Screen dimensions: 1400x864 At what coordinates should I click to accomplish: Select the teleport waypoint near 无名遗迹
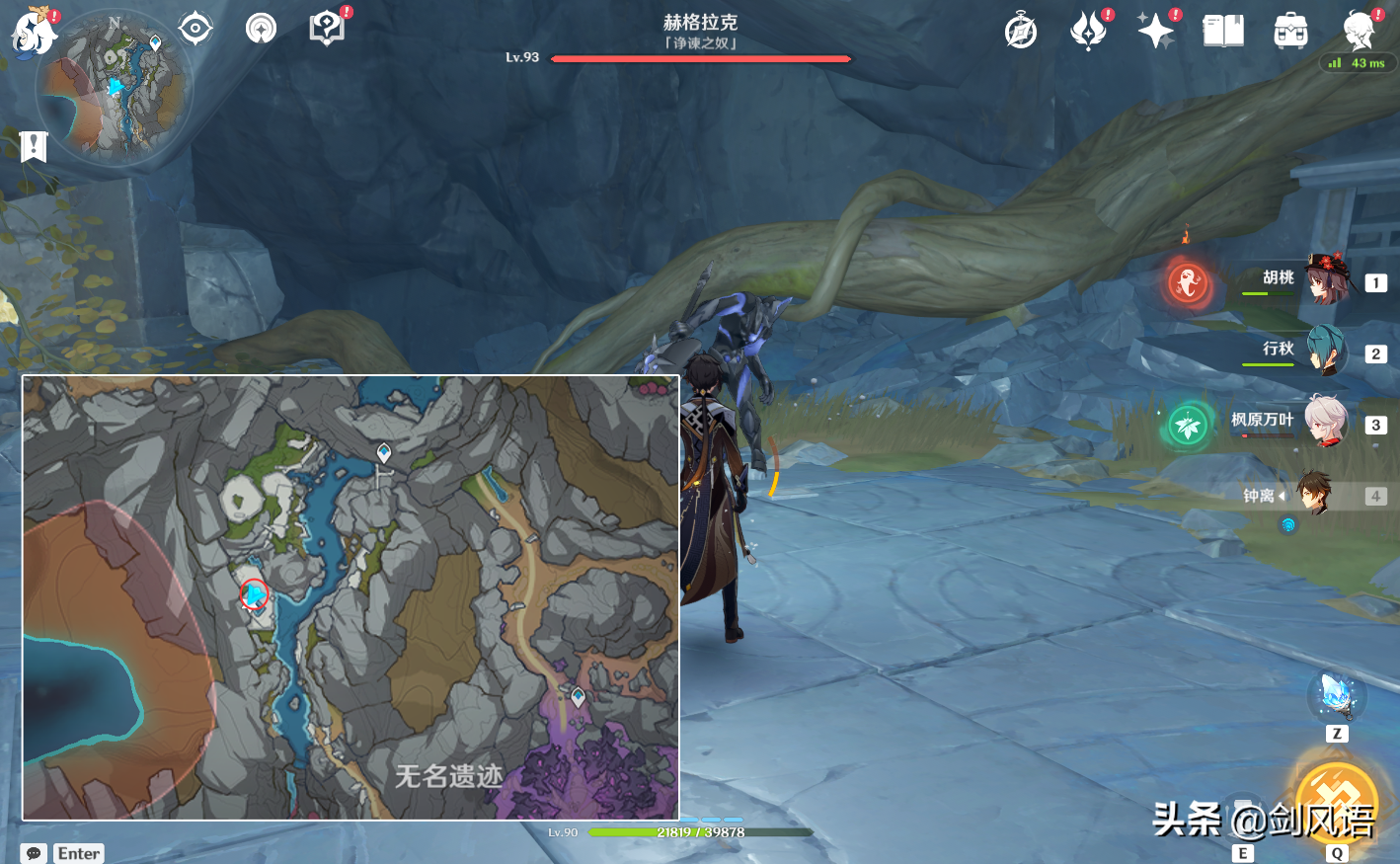(x=578, y=697)
